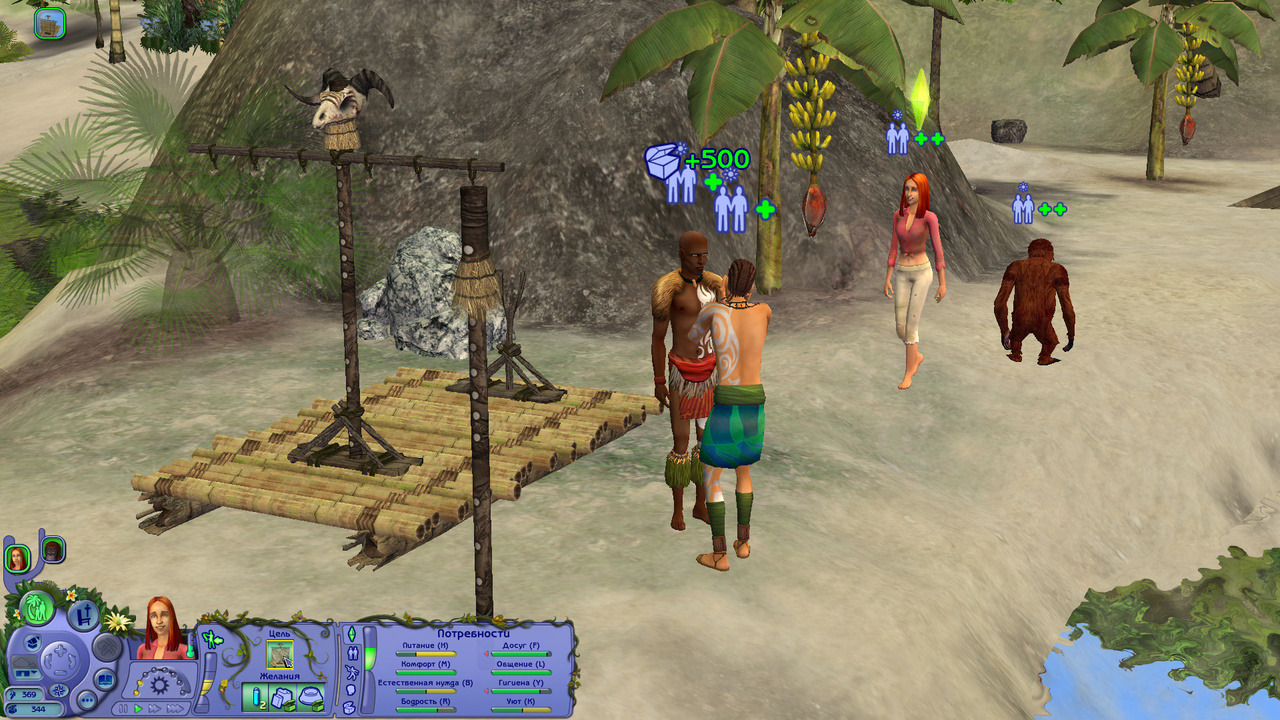Open more options with the ellipsis icon

87,699
